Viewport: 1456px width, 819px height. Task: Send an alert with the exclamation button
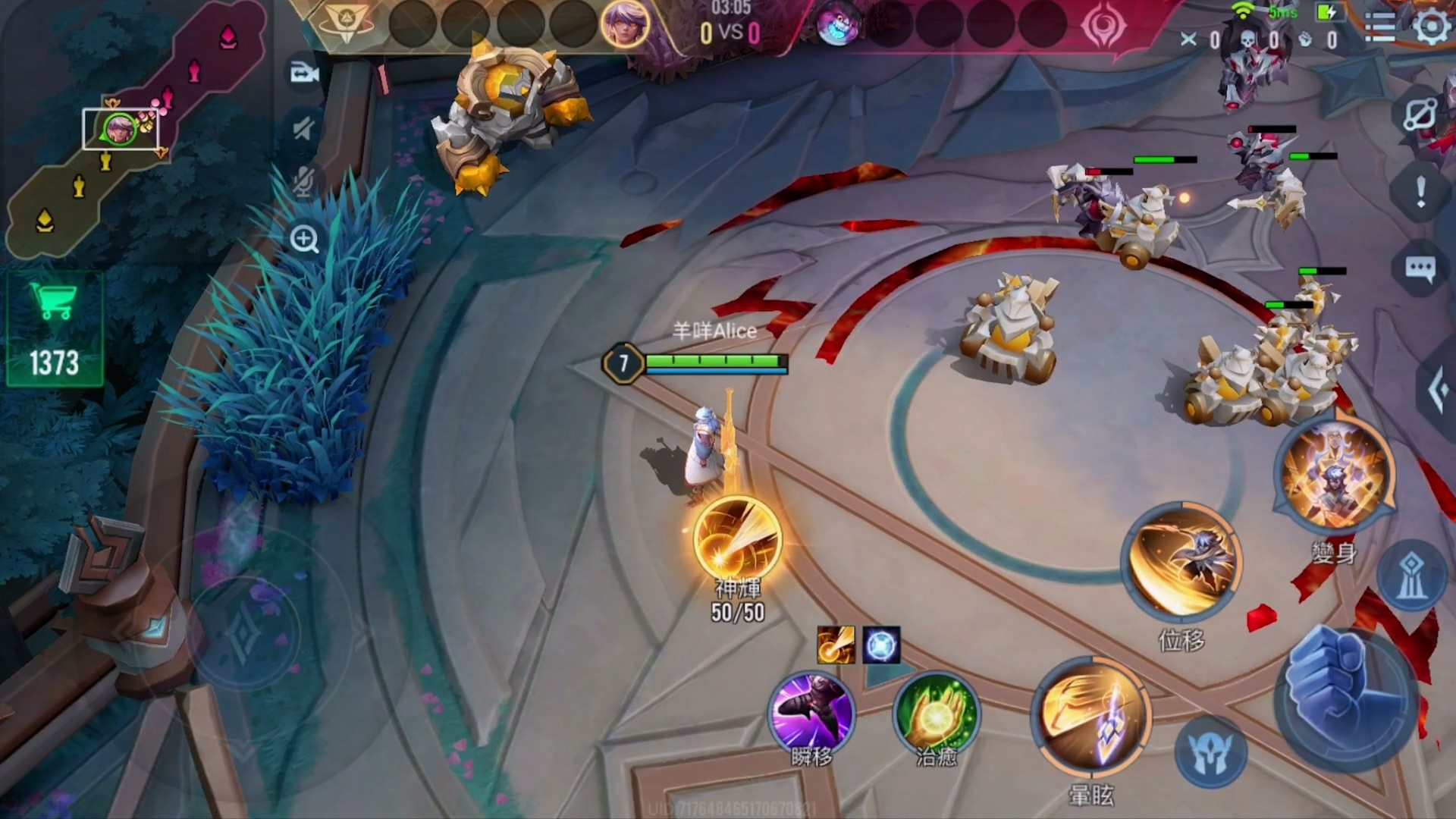click(x=1420, y=191)
